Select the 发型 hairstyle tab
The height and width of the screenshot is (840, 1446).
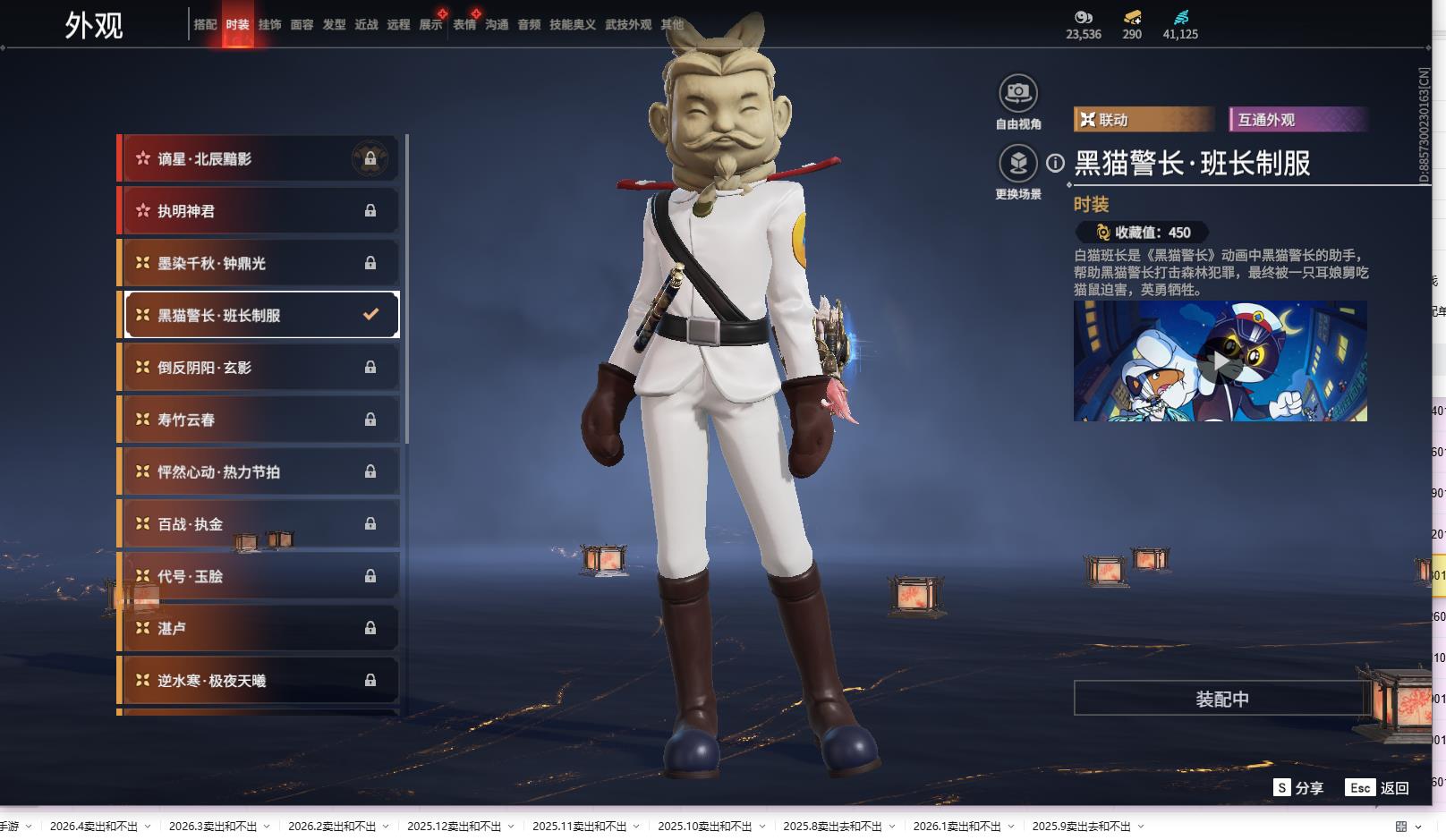tap(334, 25)
